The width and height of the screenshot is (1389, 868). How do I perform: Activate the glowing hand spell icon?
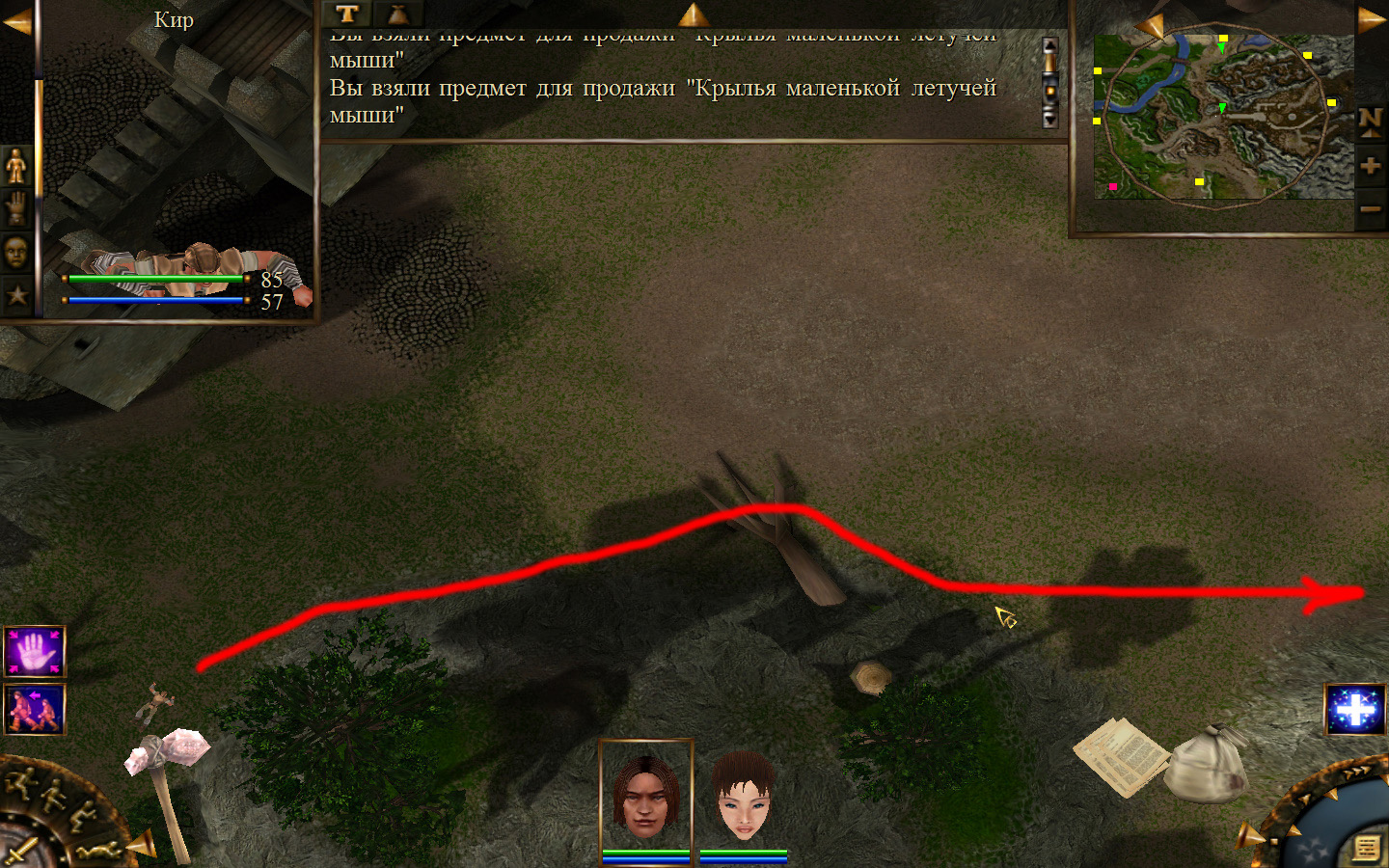pyautogui.click(x=35, y=652)
